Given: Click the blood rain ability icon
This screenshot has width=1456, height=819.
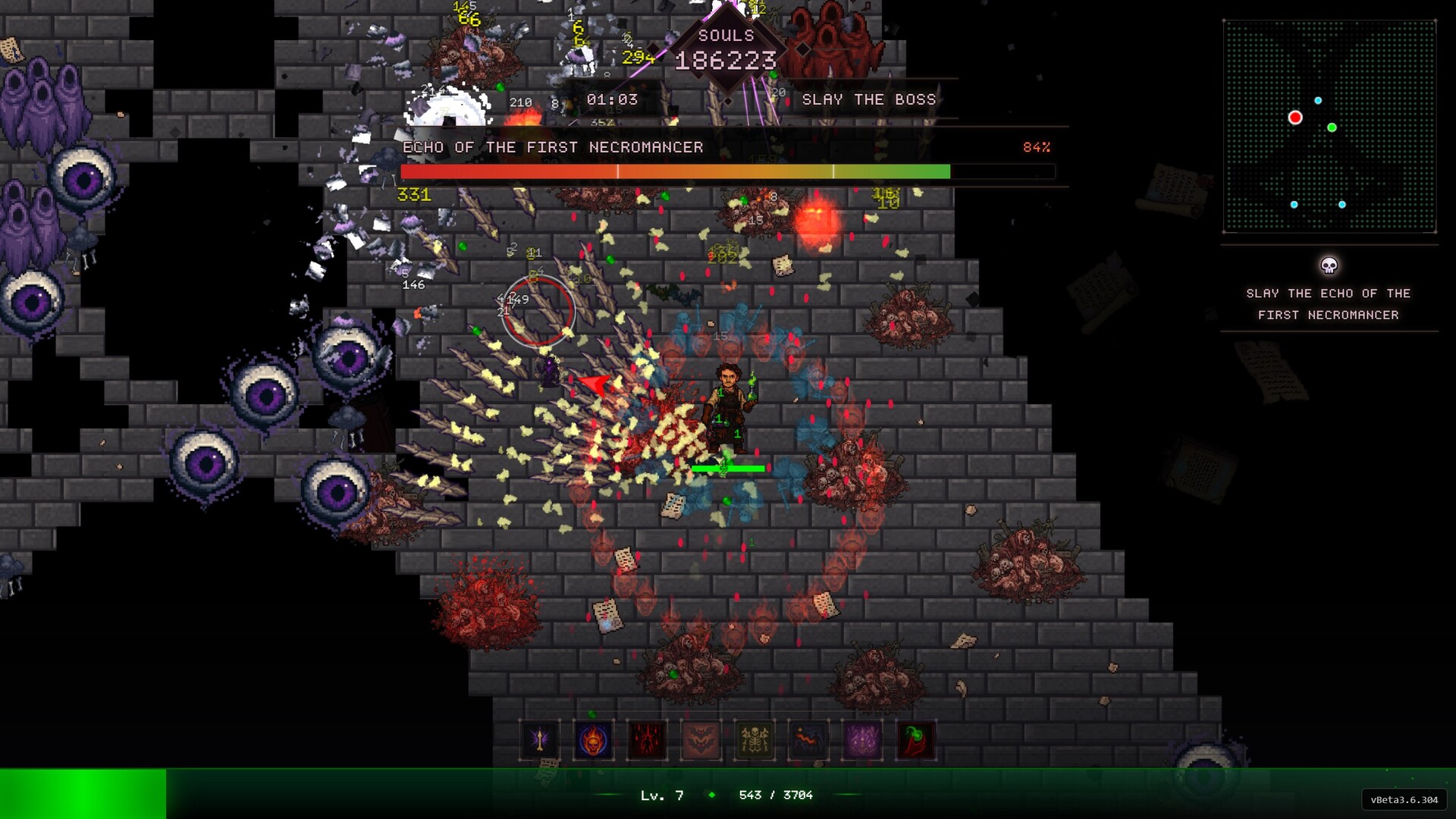Looking at the screenshot, I should point(648,740).
